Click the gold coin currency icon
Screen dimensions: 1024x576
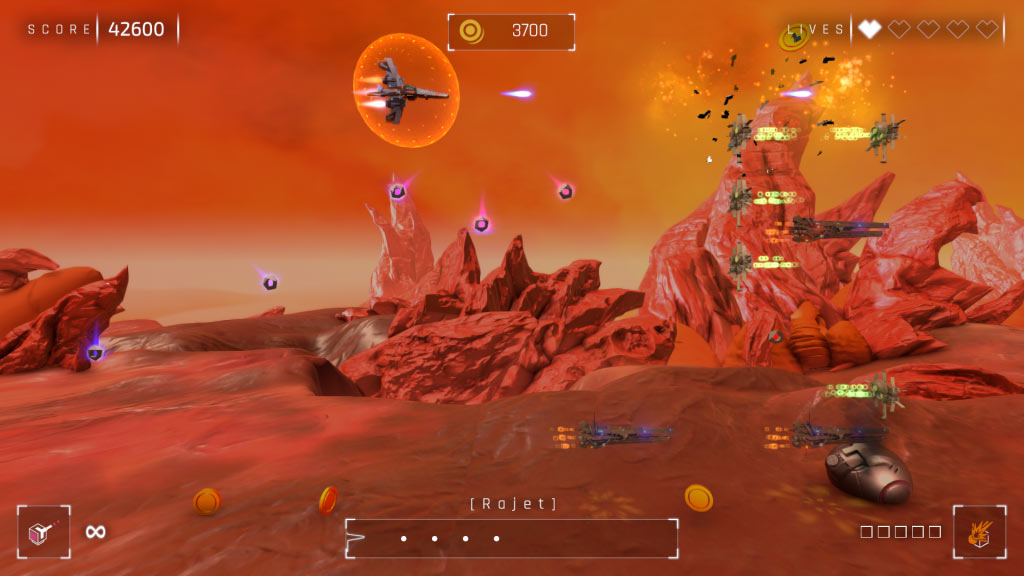click(471, 31)
